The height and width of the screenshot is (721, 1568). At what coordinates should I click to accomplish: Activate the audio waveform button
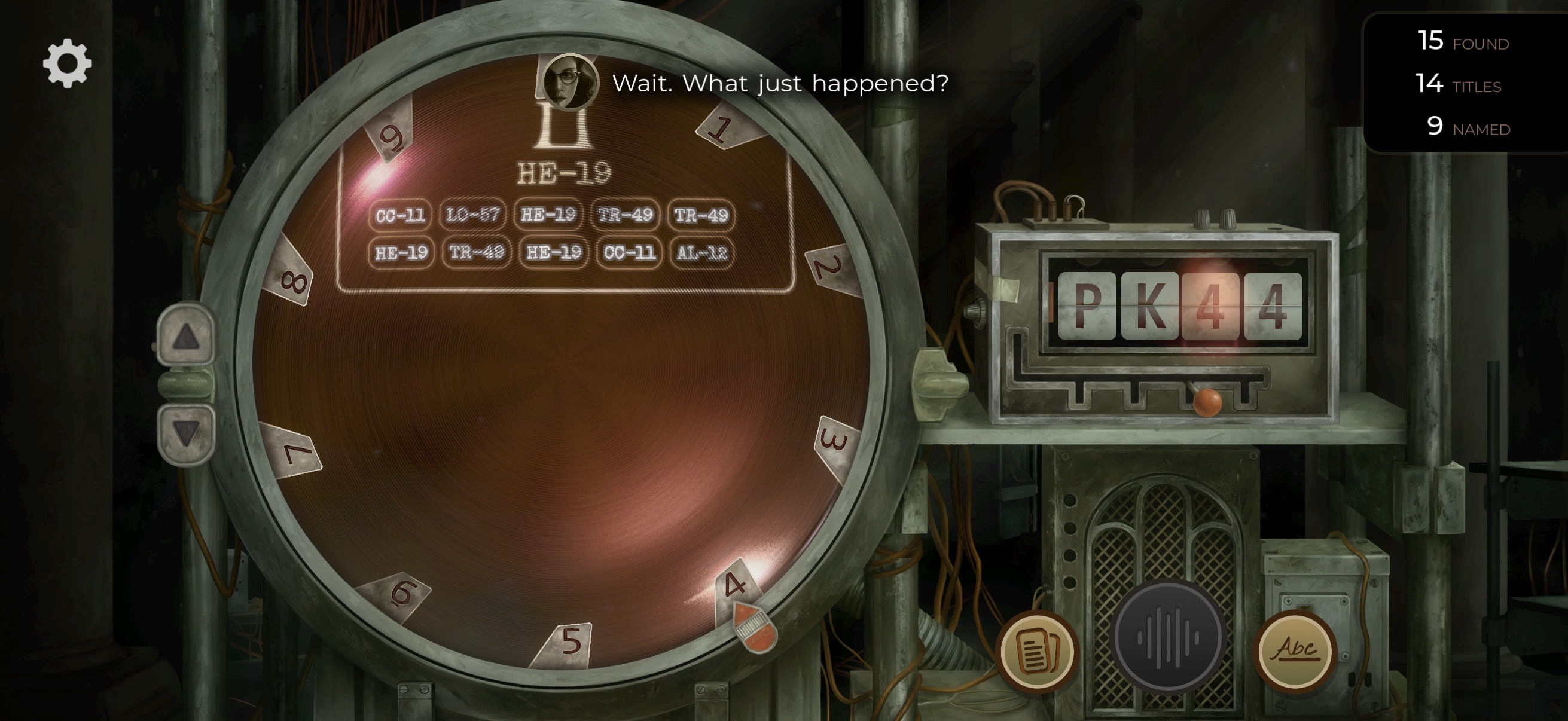point(1168,637)
